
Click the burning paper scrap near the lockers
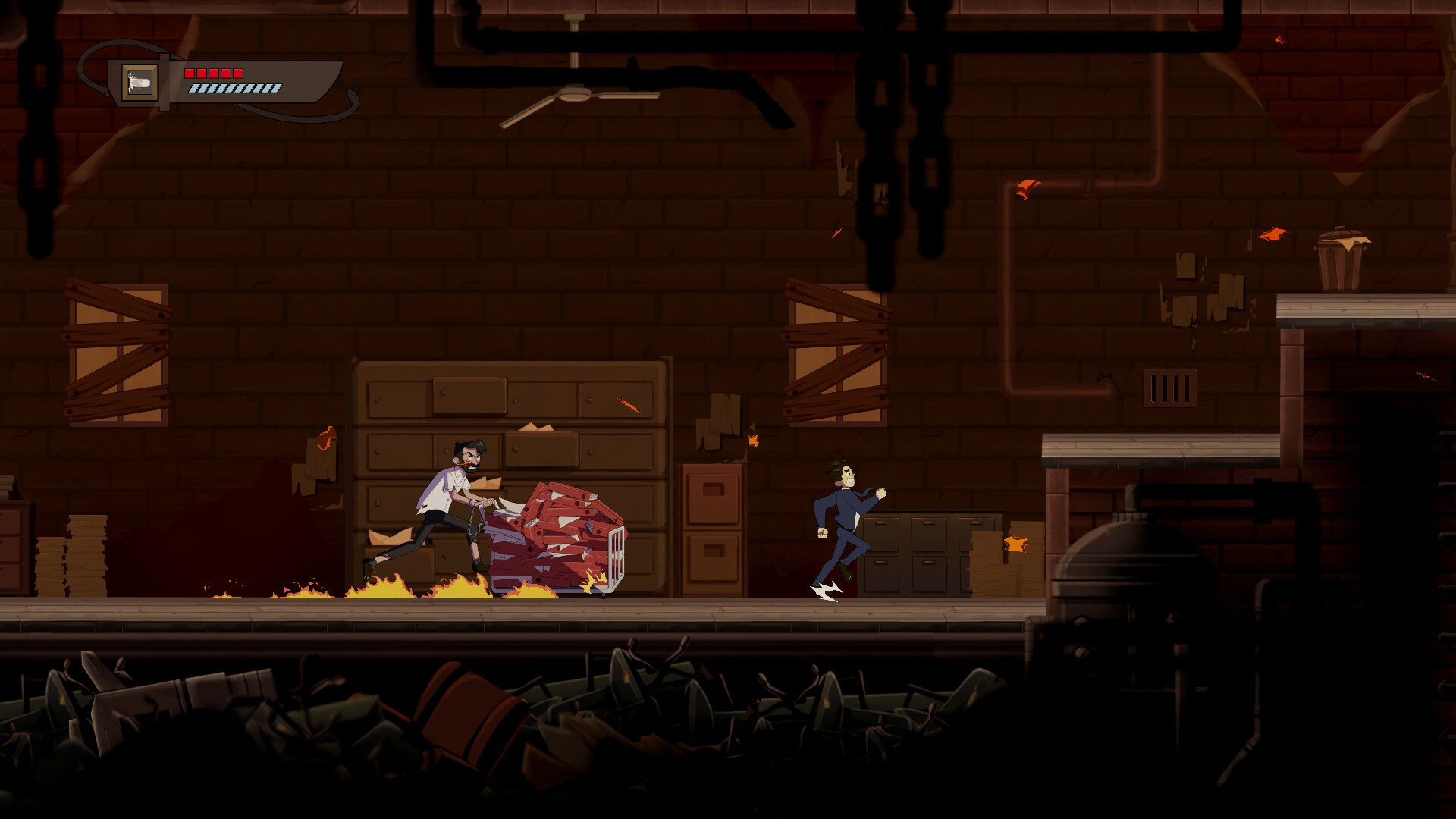tap(1014, 544)
